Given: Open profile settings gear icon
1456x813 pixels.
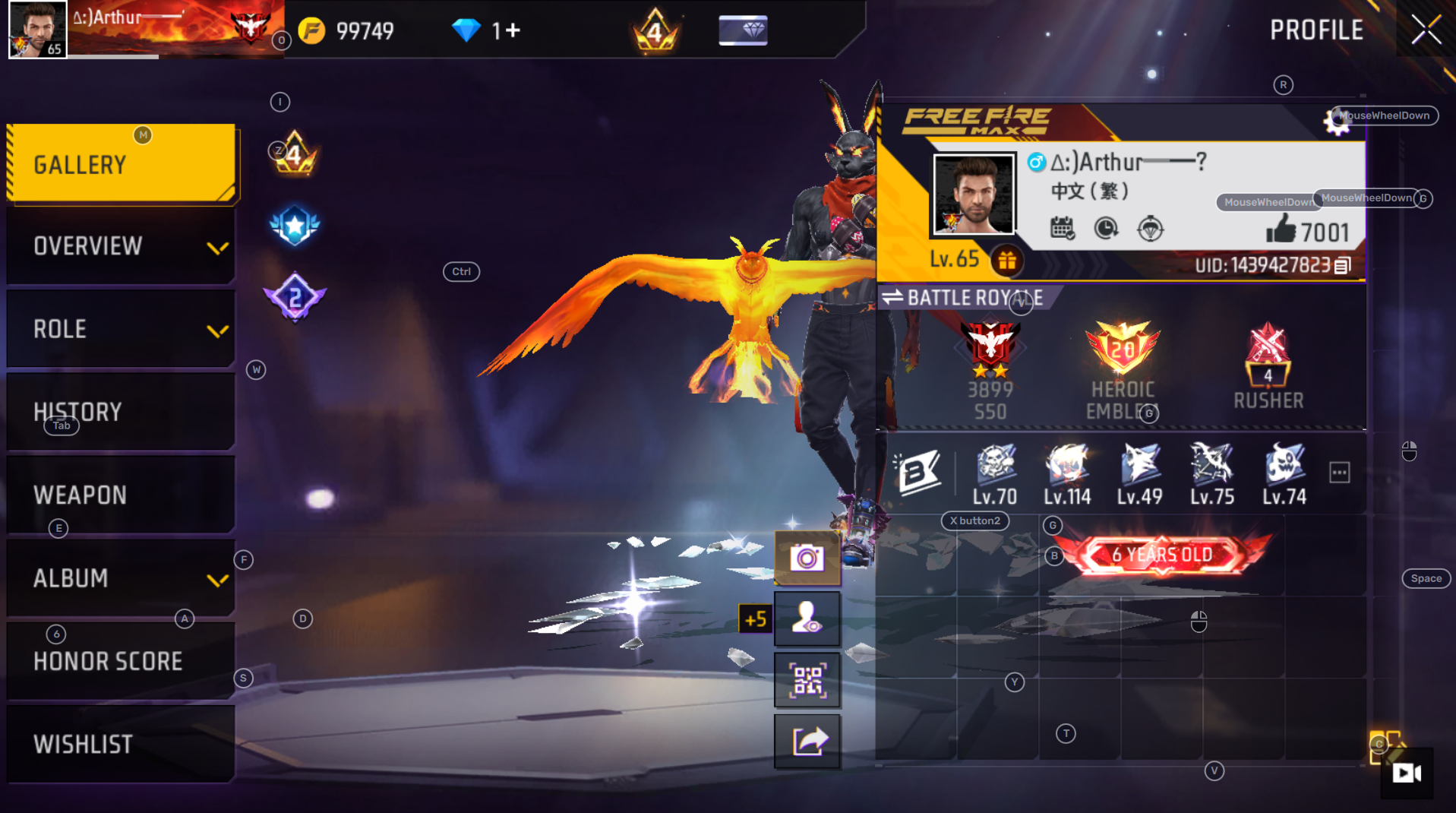Looking at the screenshot, I should tap(1338, 121).
